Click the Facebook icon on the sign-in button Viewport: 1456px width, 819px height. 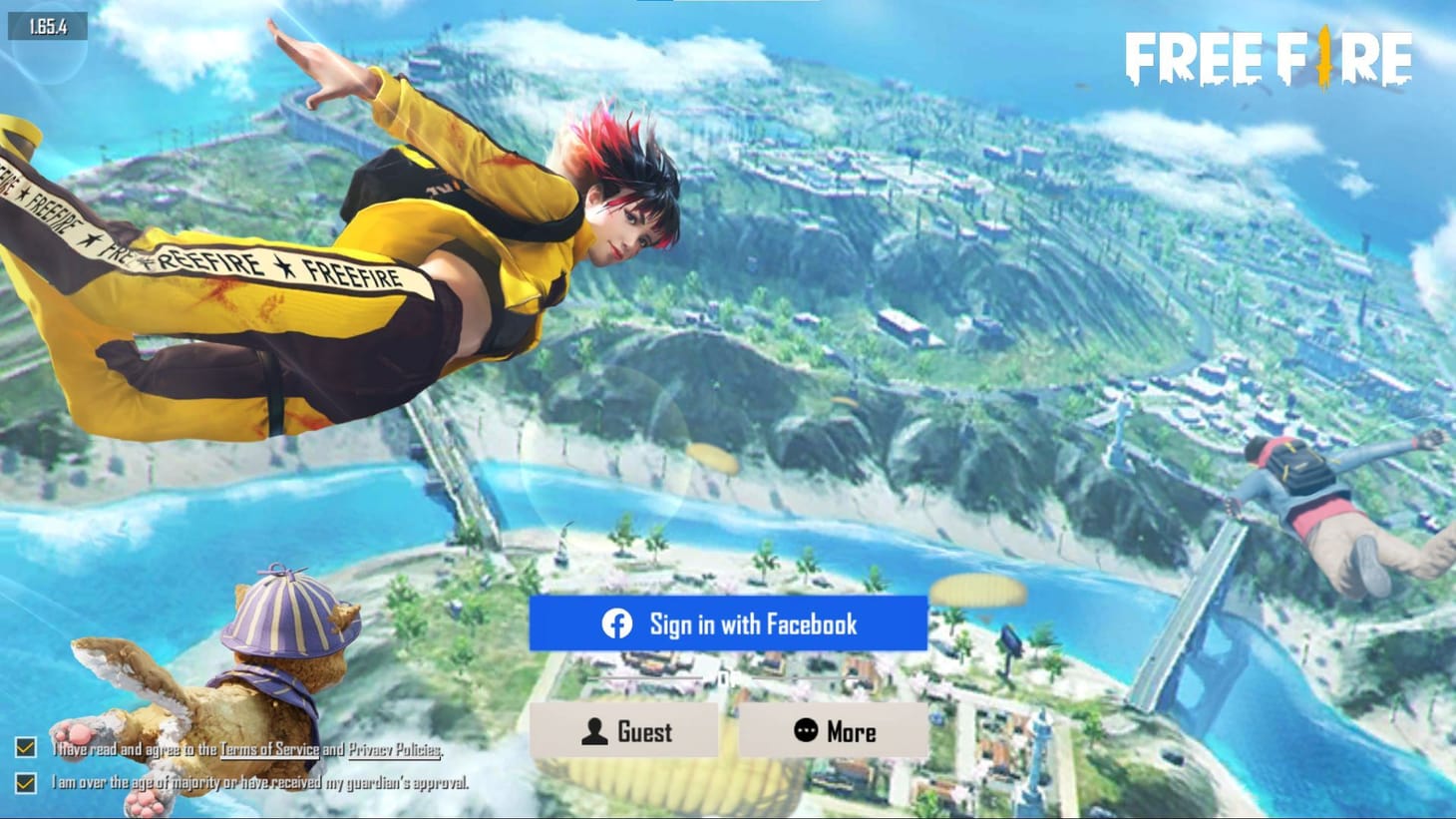617,624
